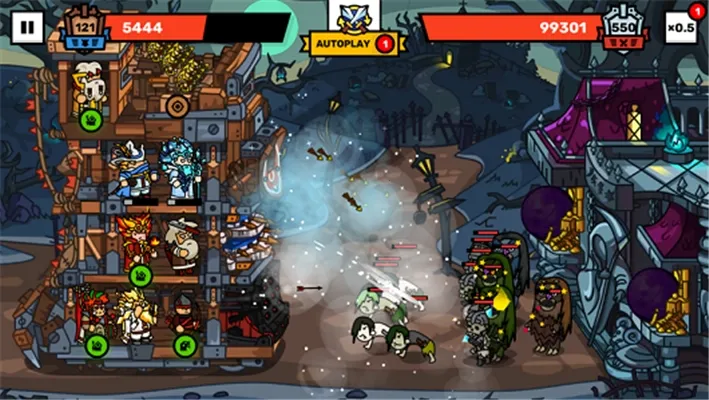Click the crossed swords emblem above Autoplay
The image size is (709, 400).
(x=354, y=15)
